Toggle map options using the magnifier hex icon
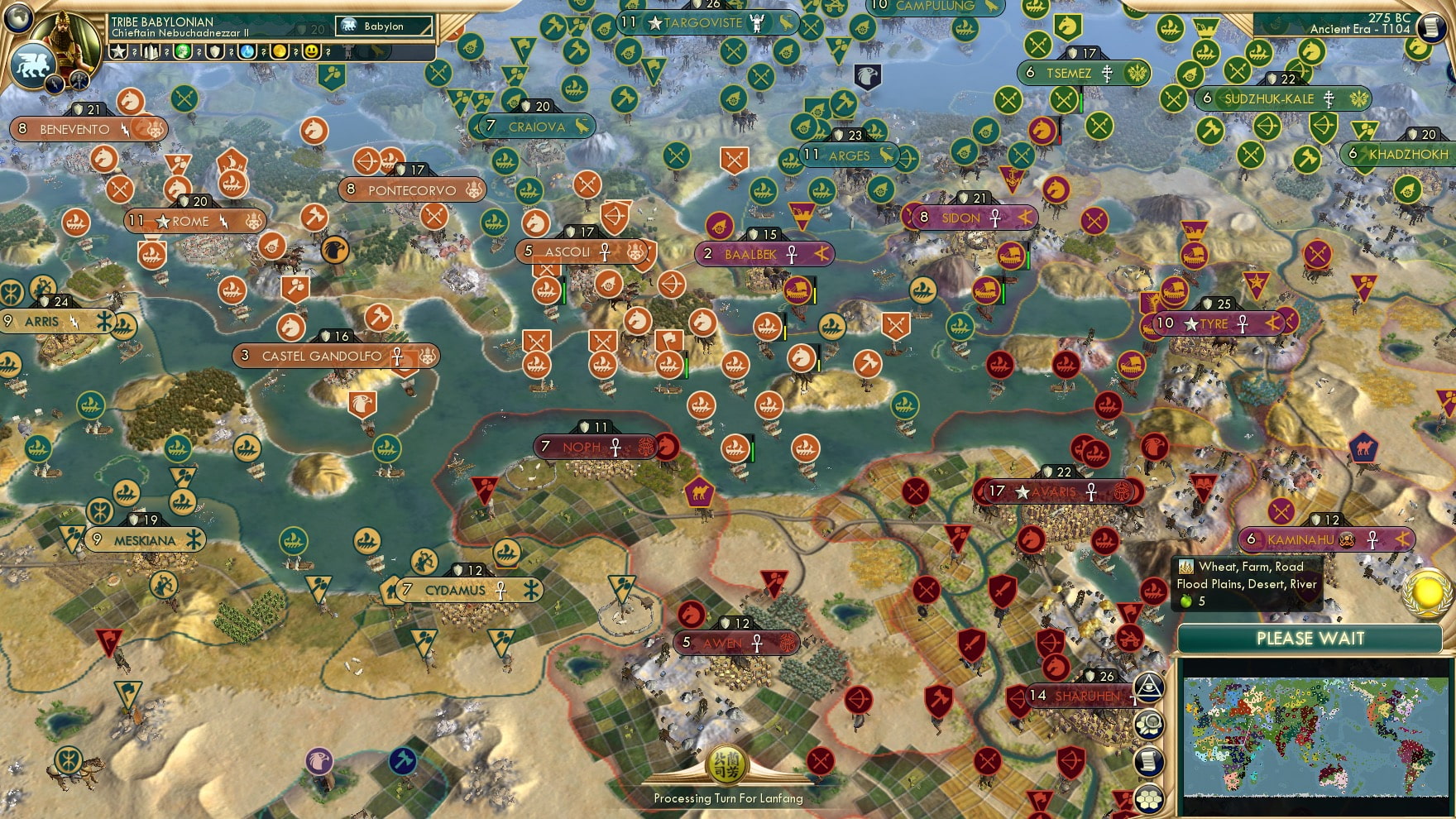Image resolution: width=1456 pixels, height=819 pixels. (x=1150, y=724)
